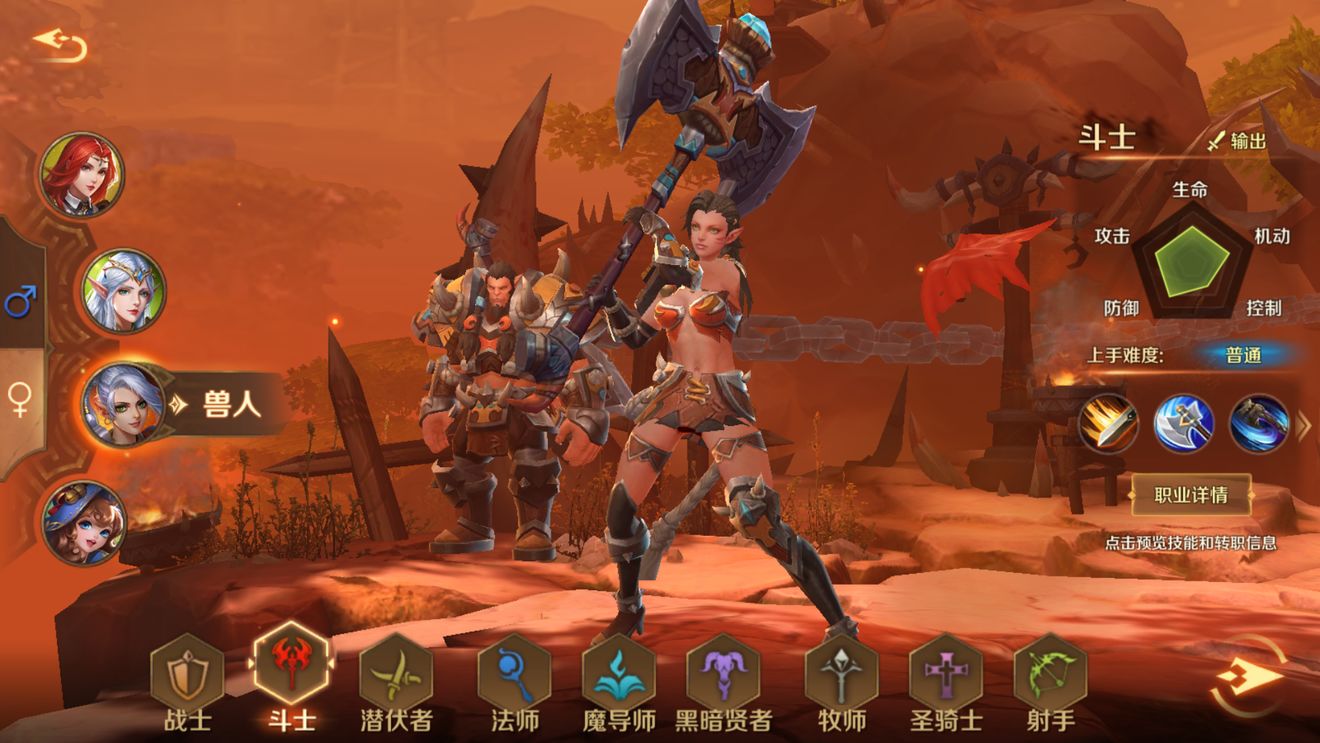Pick the 黑暗贤者 dark sage class
1320x743 pixels.
723,672
